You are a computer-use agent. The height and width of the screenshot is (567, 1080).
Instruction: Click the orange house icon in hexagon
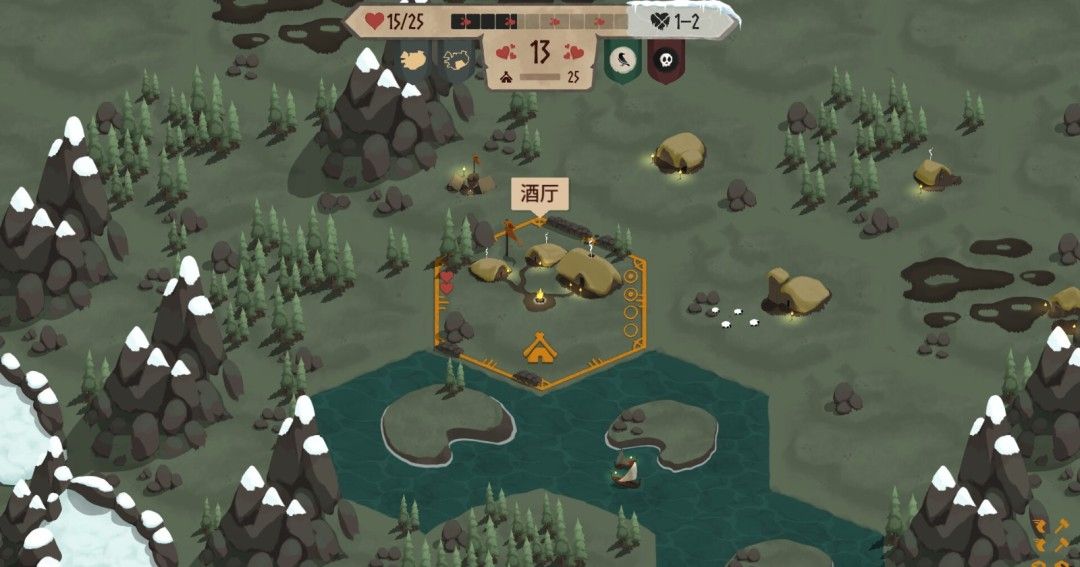[x=540, y=348]
